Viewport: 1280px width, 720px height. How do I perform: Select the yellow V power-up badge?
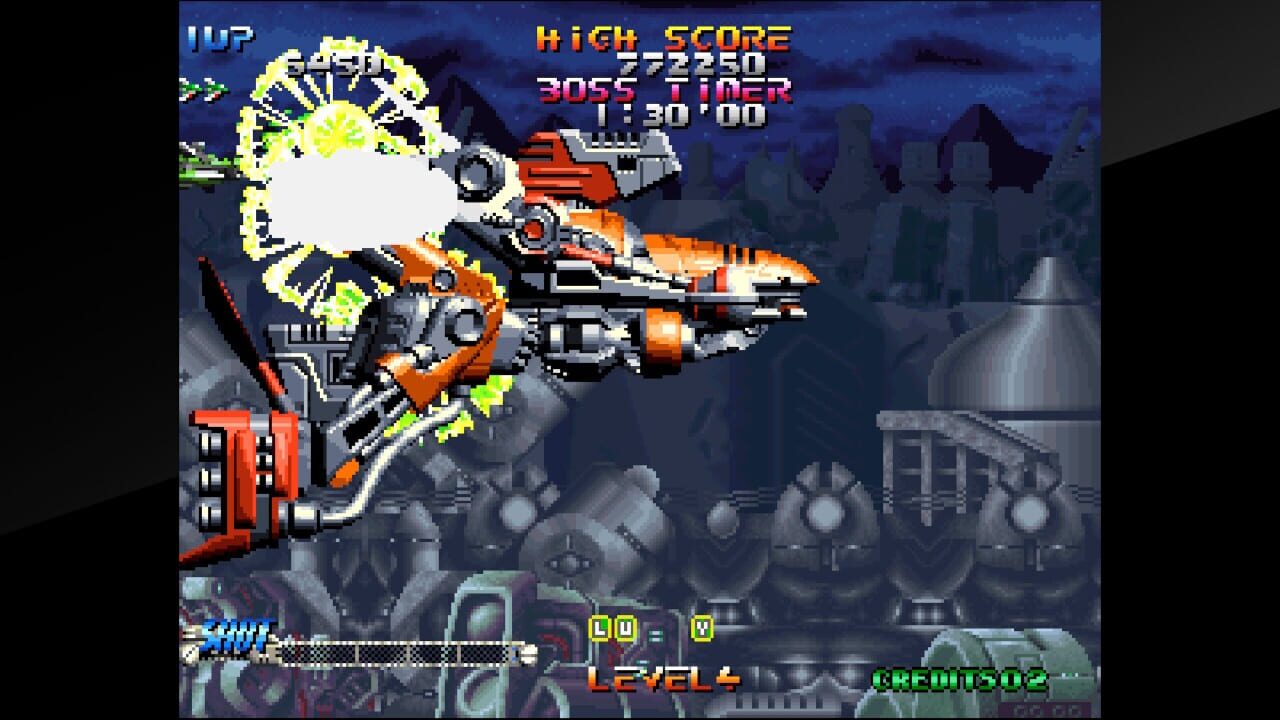pyautogui.click(x=702, y=628)
